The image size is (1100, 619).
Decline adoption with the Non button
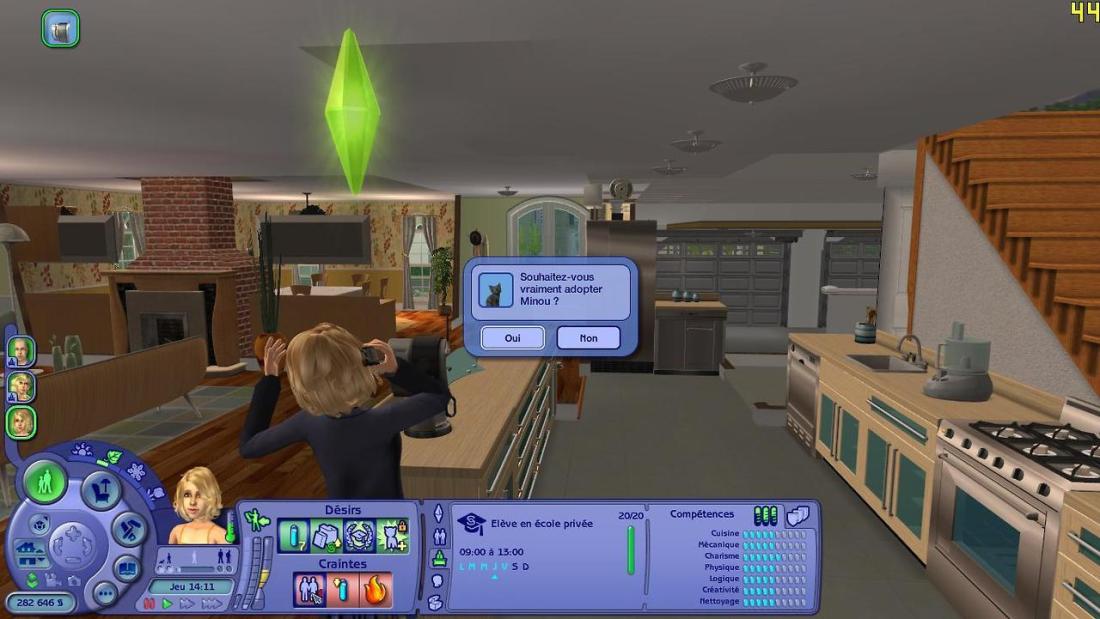click(x=588, y=338)
